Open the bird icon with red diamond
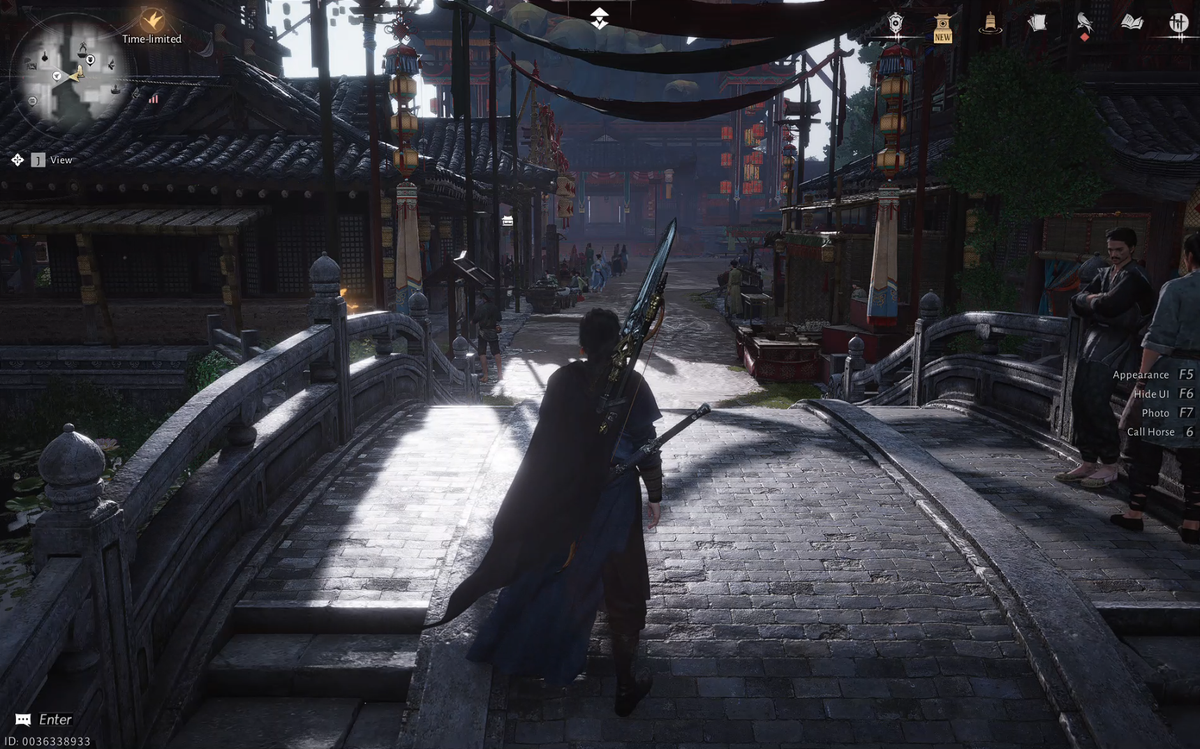 (x=1084, y=24)
